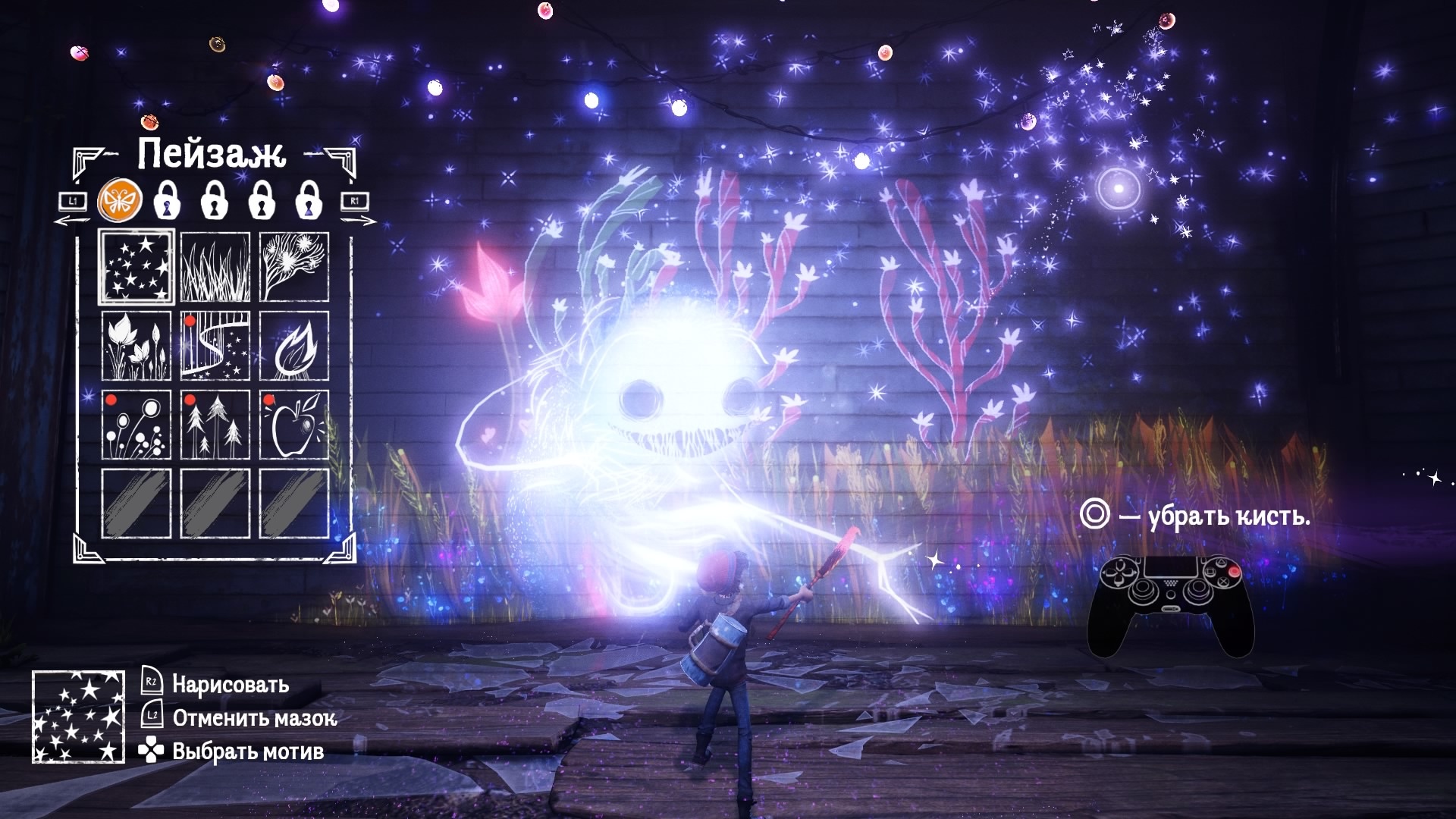Select the apple motif tile
The height and width of the screenshot is (819, 1456).
294,425
